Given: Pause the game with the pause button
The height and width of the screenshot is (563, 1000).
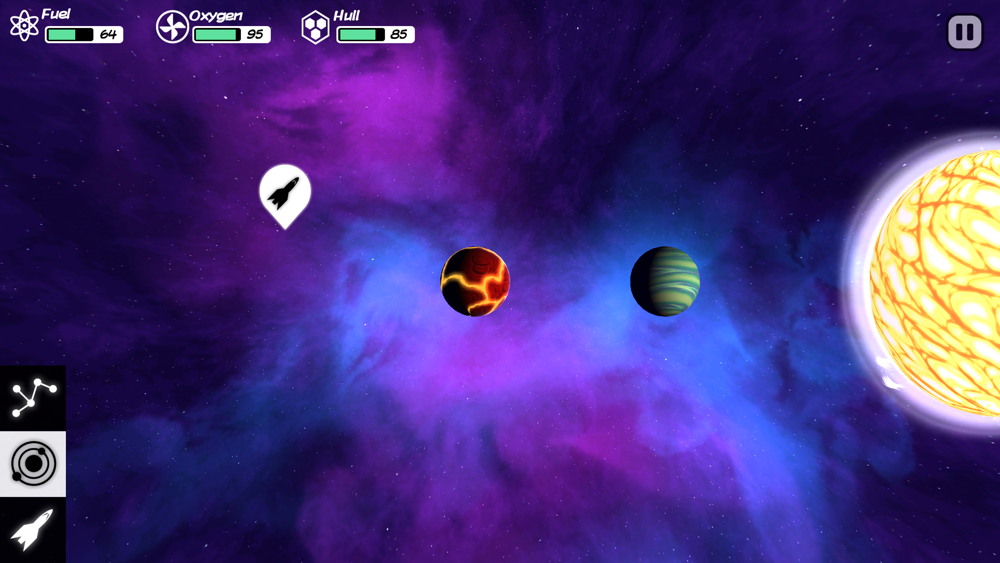Looking at the screenshot, I should [964, 32].
